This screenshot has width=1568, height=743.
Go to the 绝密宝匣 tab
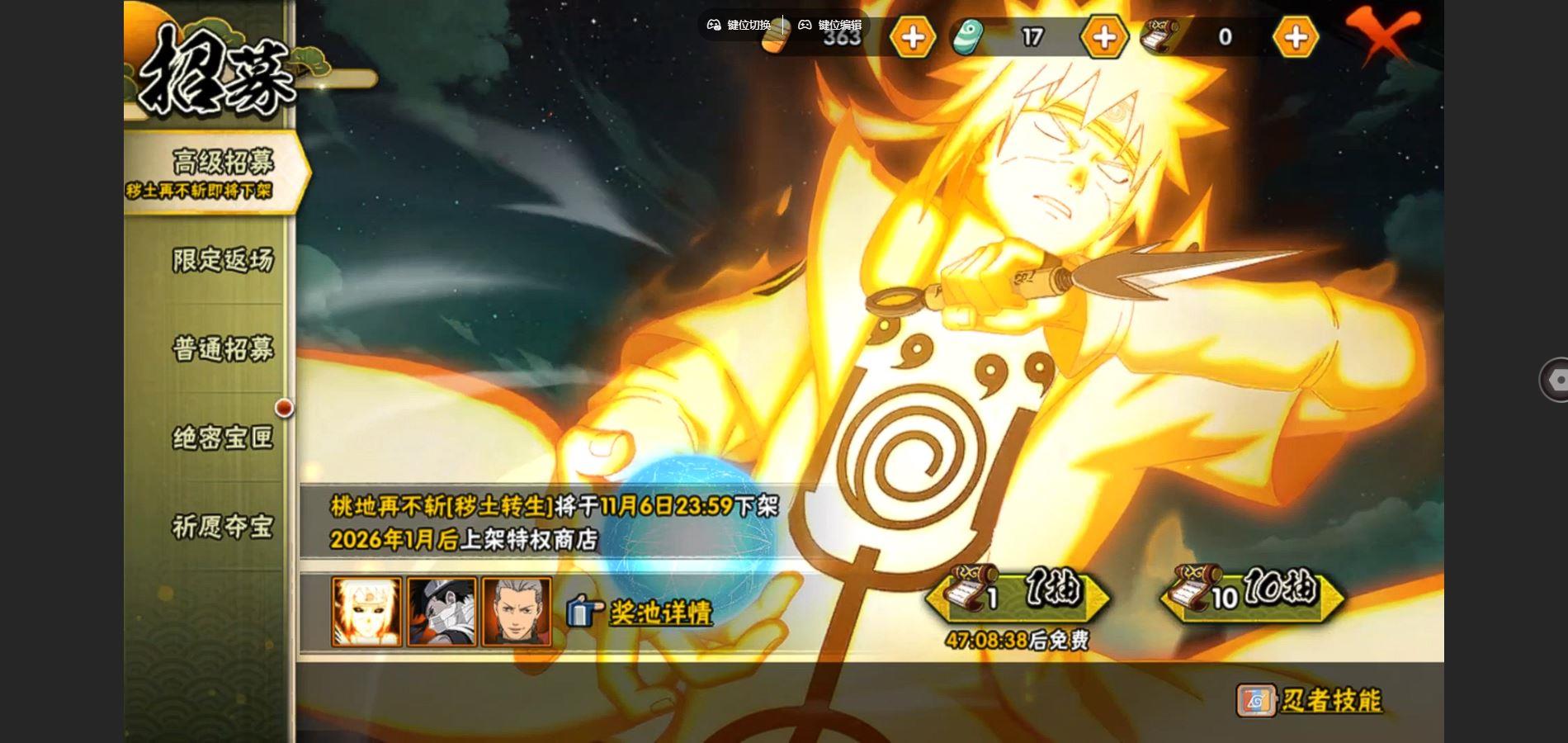coord(222,438)
